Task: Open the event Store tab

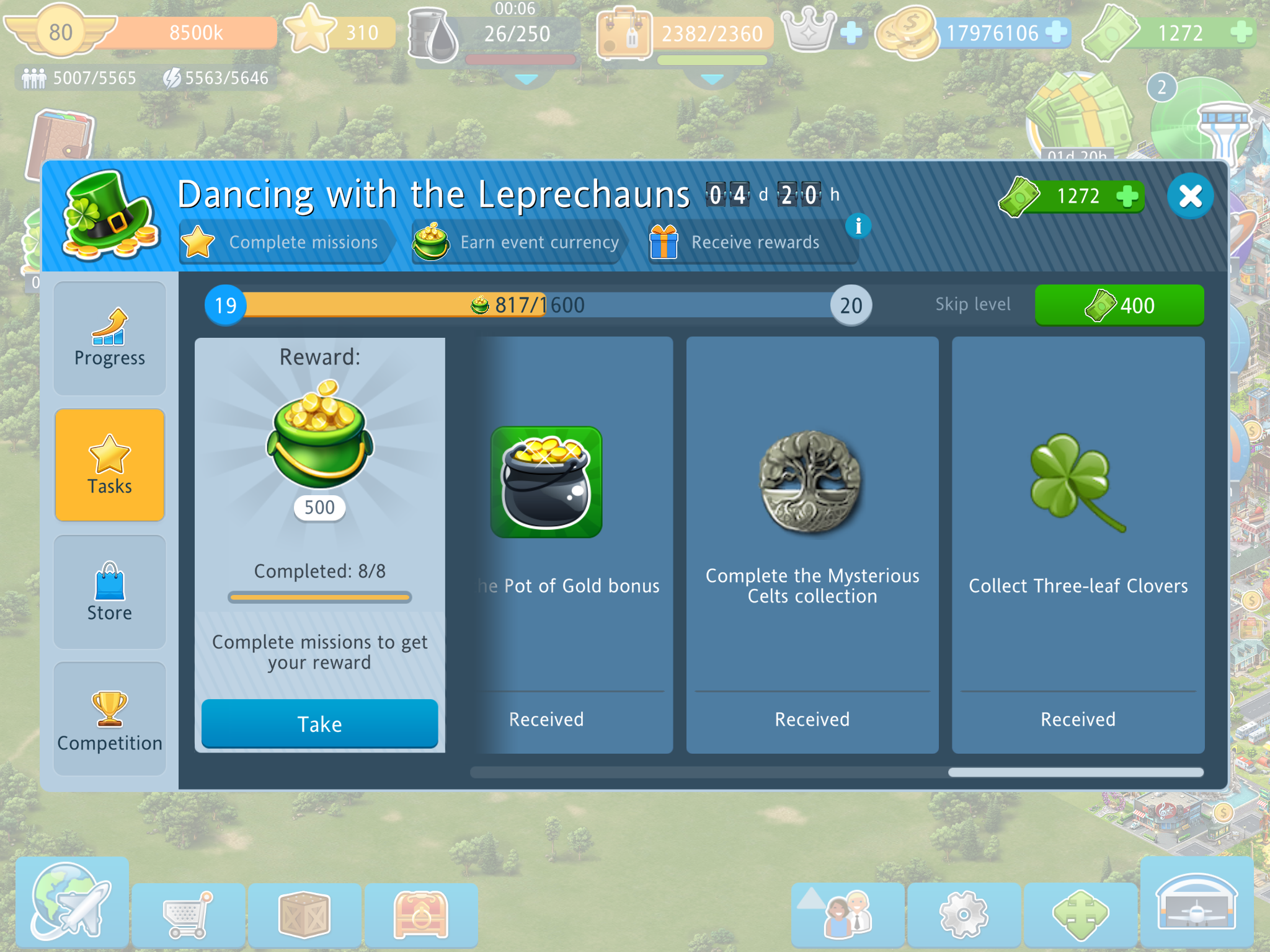Action: (110, 592)
